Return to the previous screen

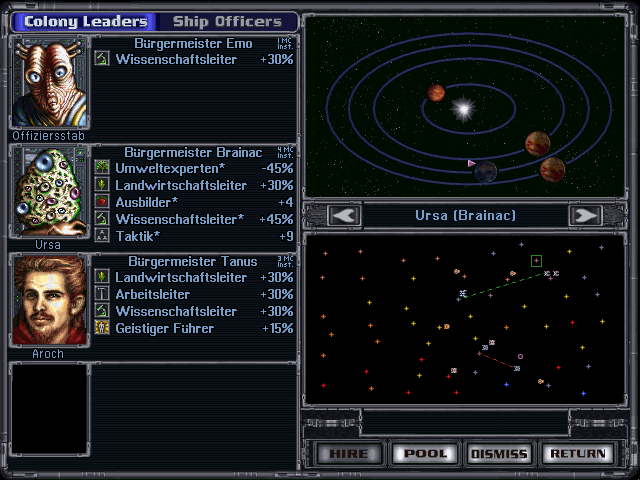click(574, 453)
